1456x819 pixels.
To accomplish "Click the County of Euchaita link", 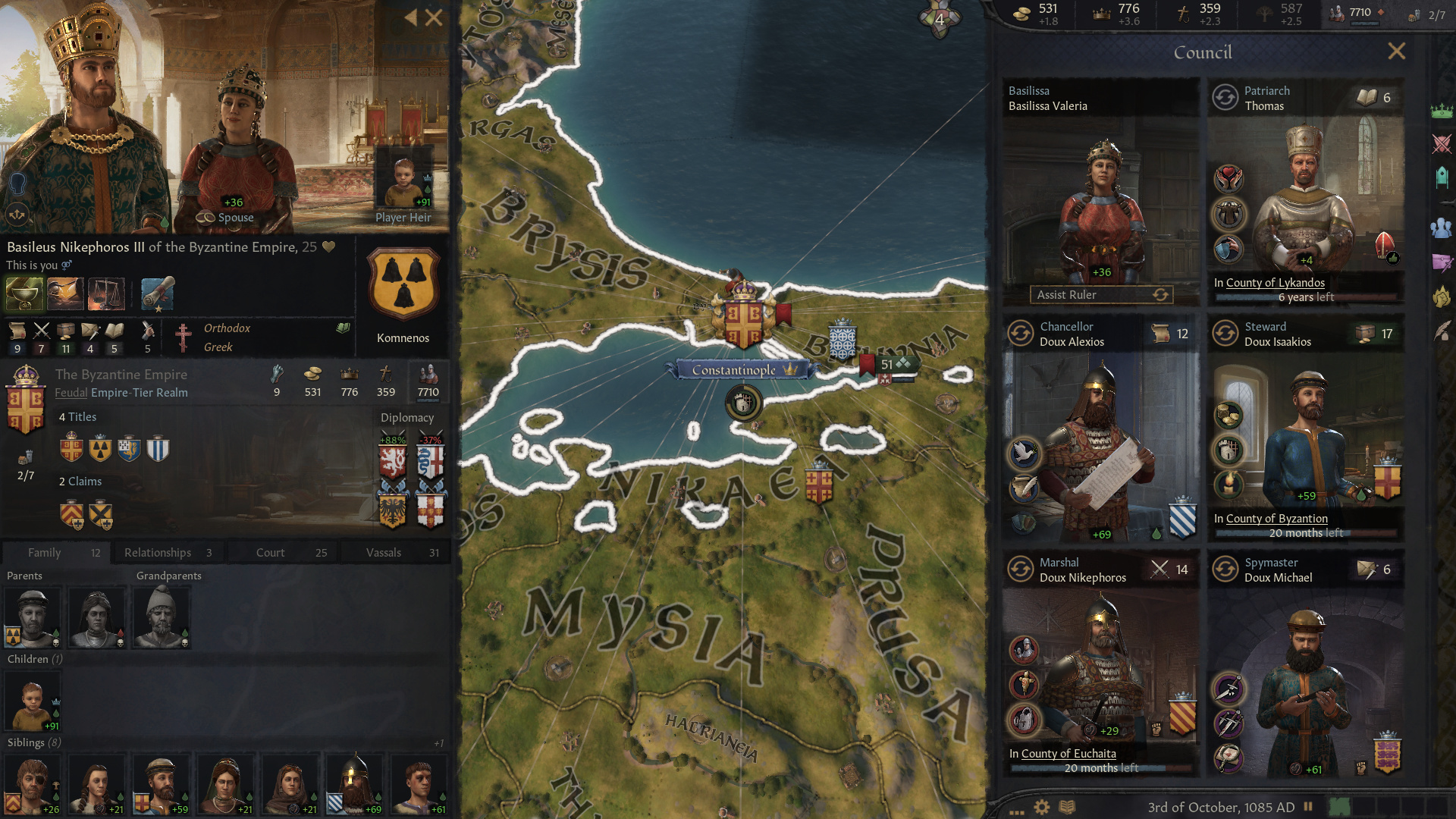I will point(1068,753).
